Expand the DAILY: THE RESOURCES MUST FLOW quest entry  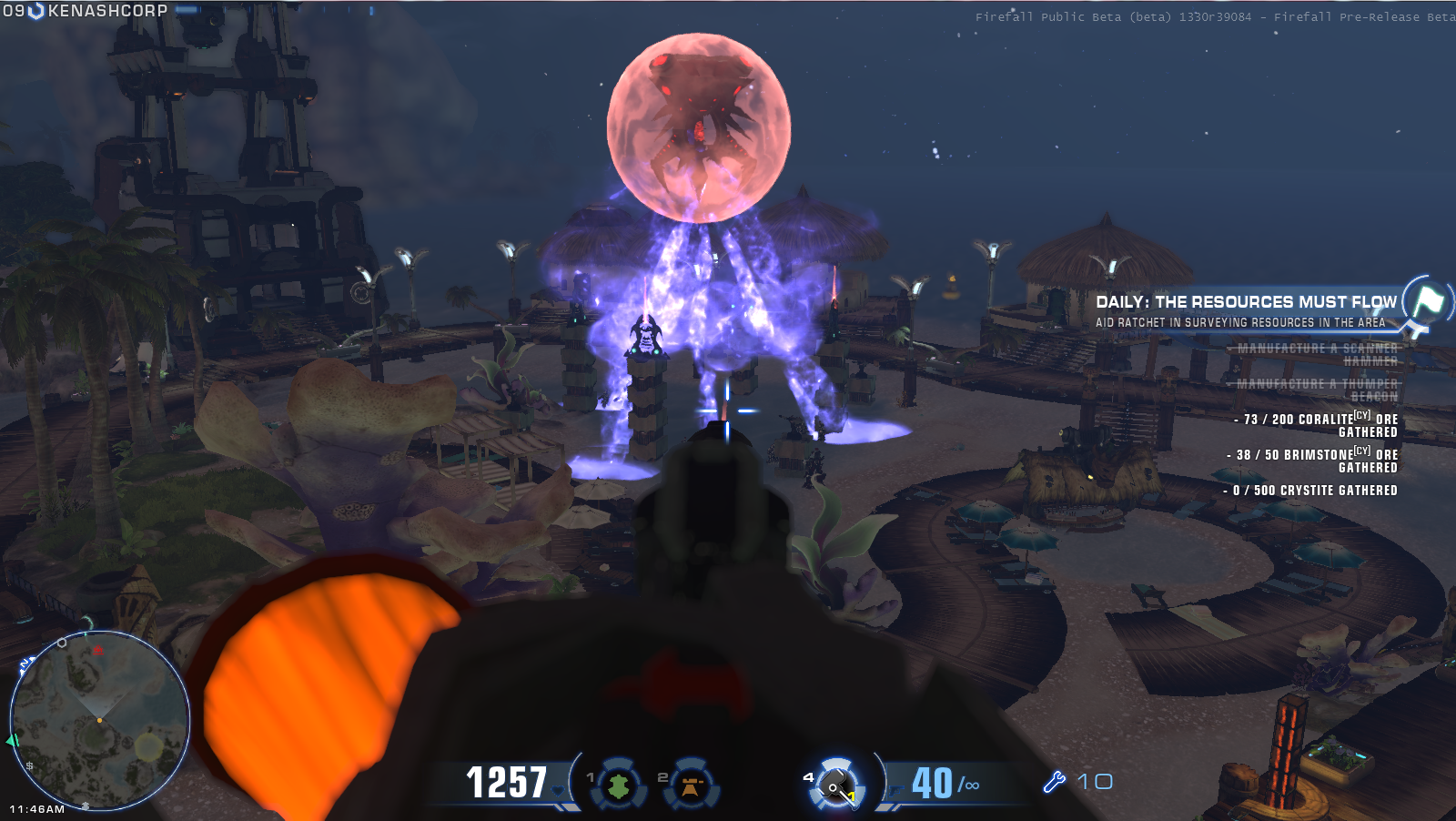(1247, 300)
